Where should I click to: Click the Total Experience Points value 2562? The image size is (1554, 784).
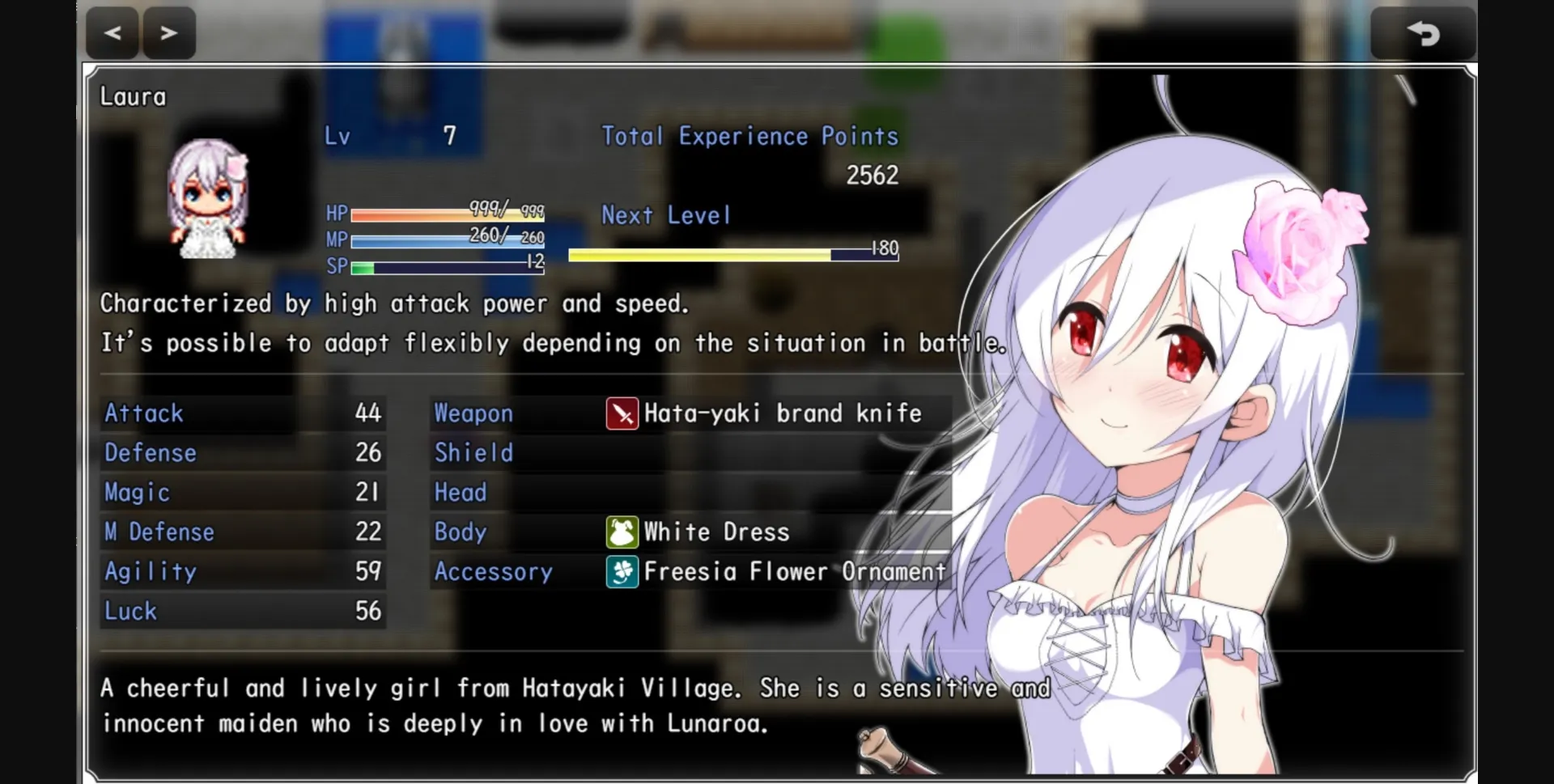point(872,175)
